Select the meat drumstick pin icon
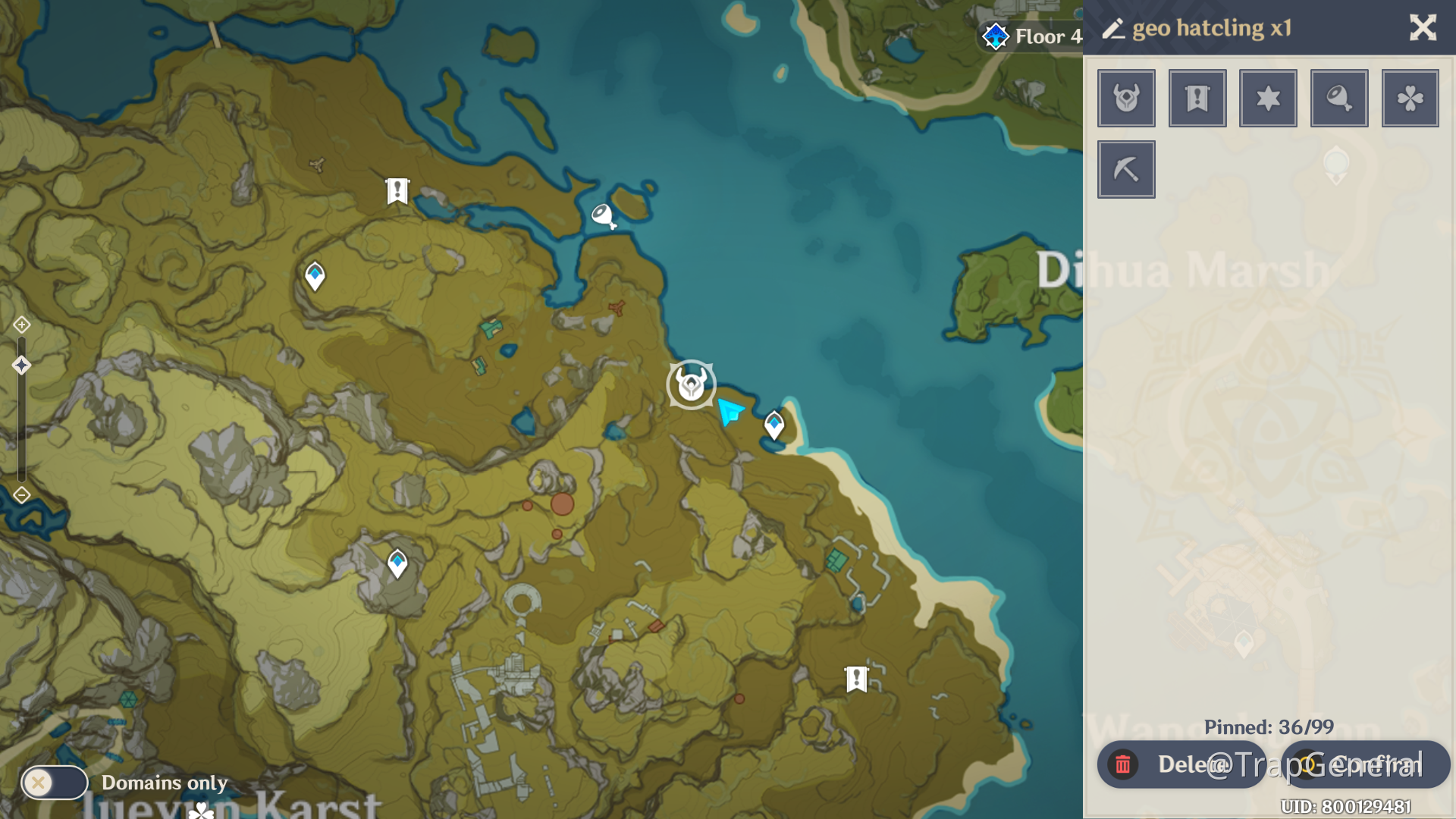 pyautogui.click(x=1338, y=98)
